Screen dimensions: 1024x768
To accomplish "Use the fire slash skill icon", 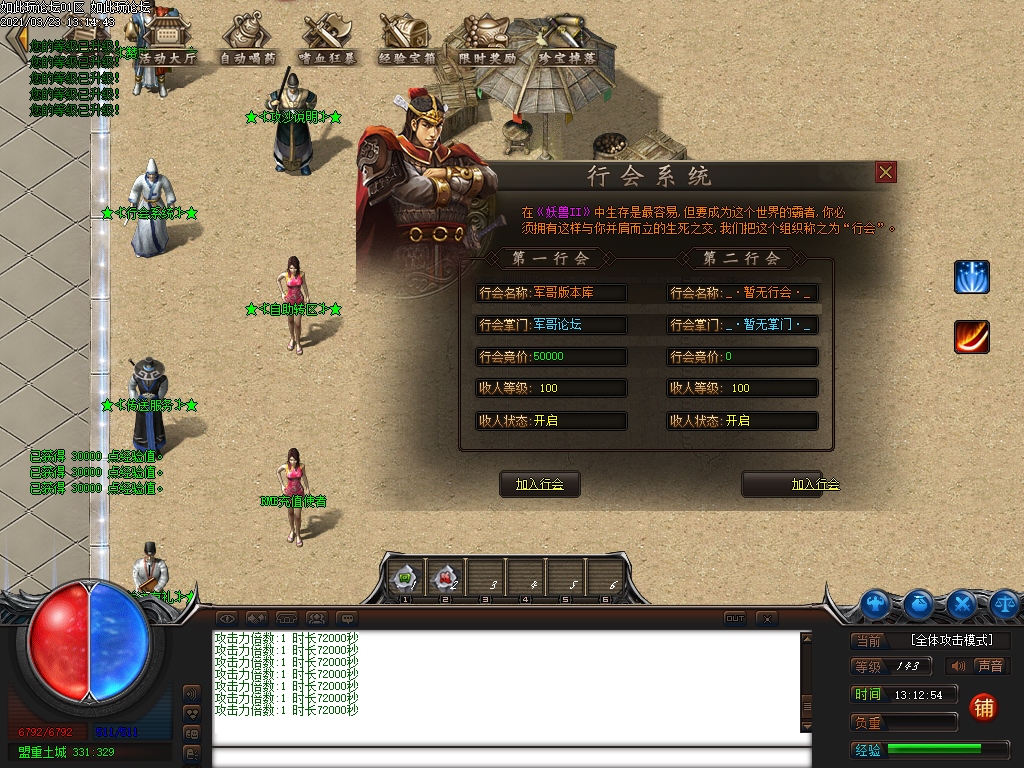I will [971, 337].
